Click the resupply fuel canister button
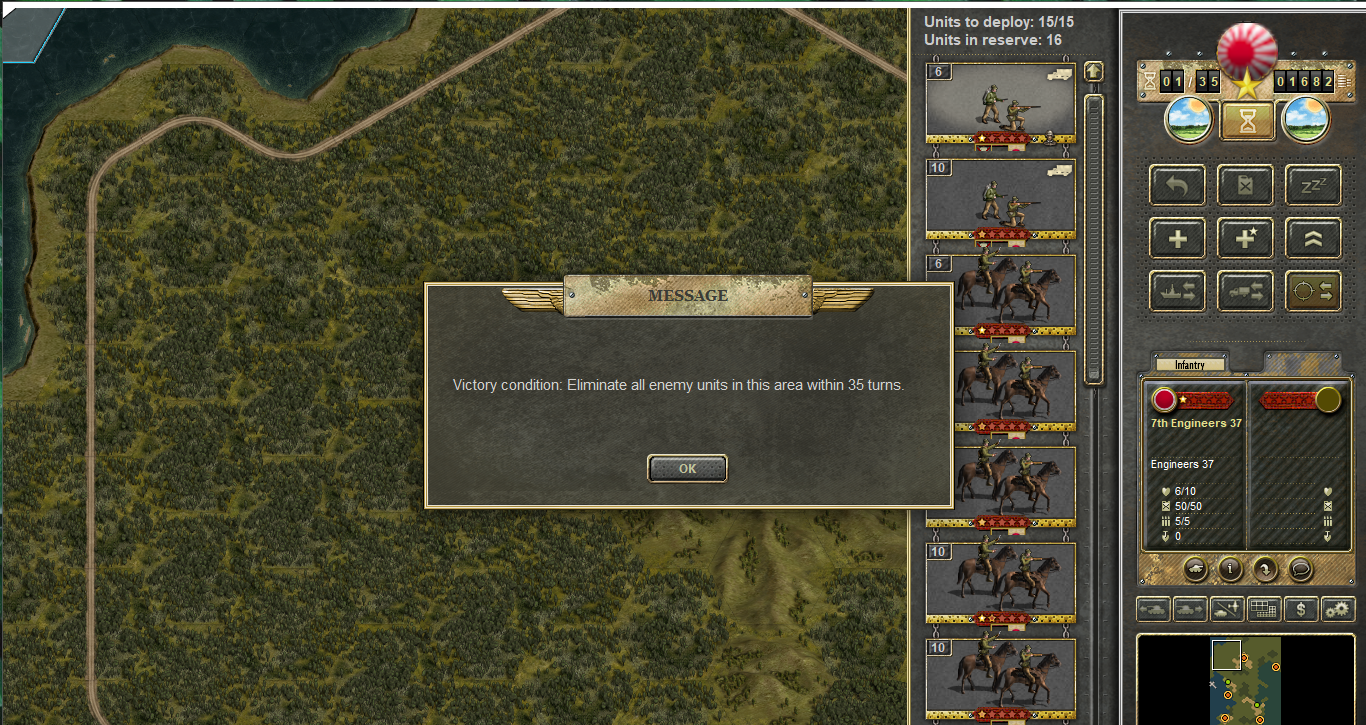This screenshot has width=1366, height=725. 1245,185
